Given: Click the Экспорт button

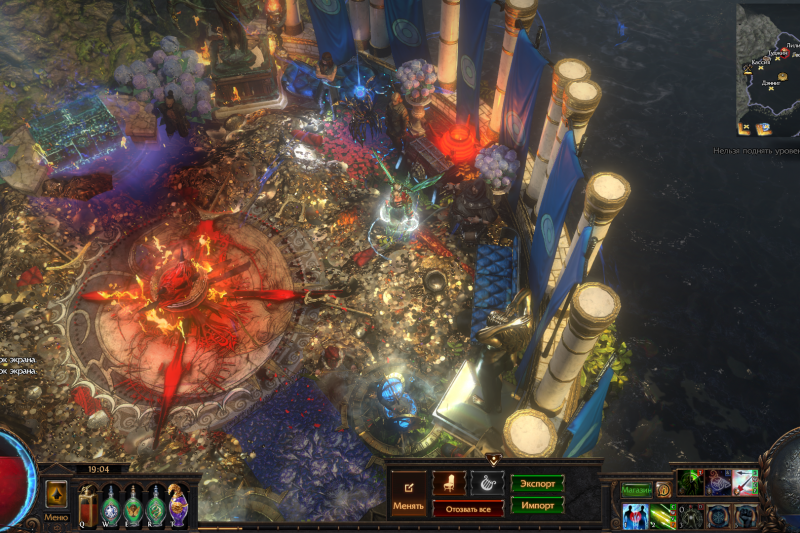Looking at the screenshot, I should pyautogui.click(x=537, y=484).
